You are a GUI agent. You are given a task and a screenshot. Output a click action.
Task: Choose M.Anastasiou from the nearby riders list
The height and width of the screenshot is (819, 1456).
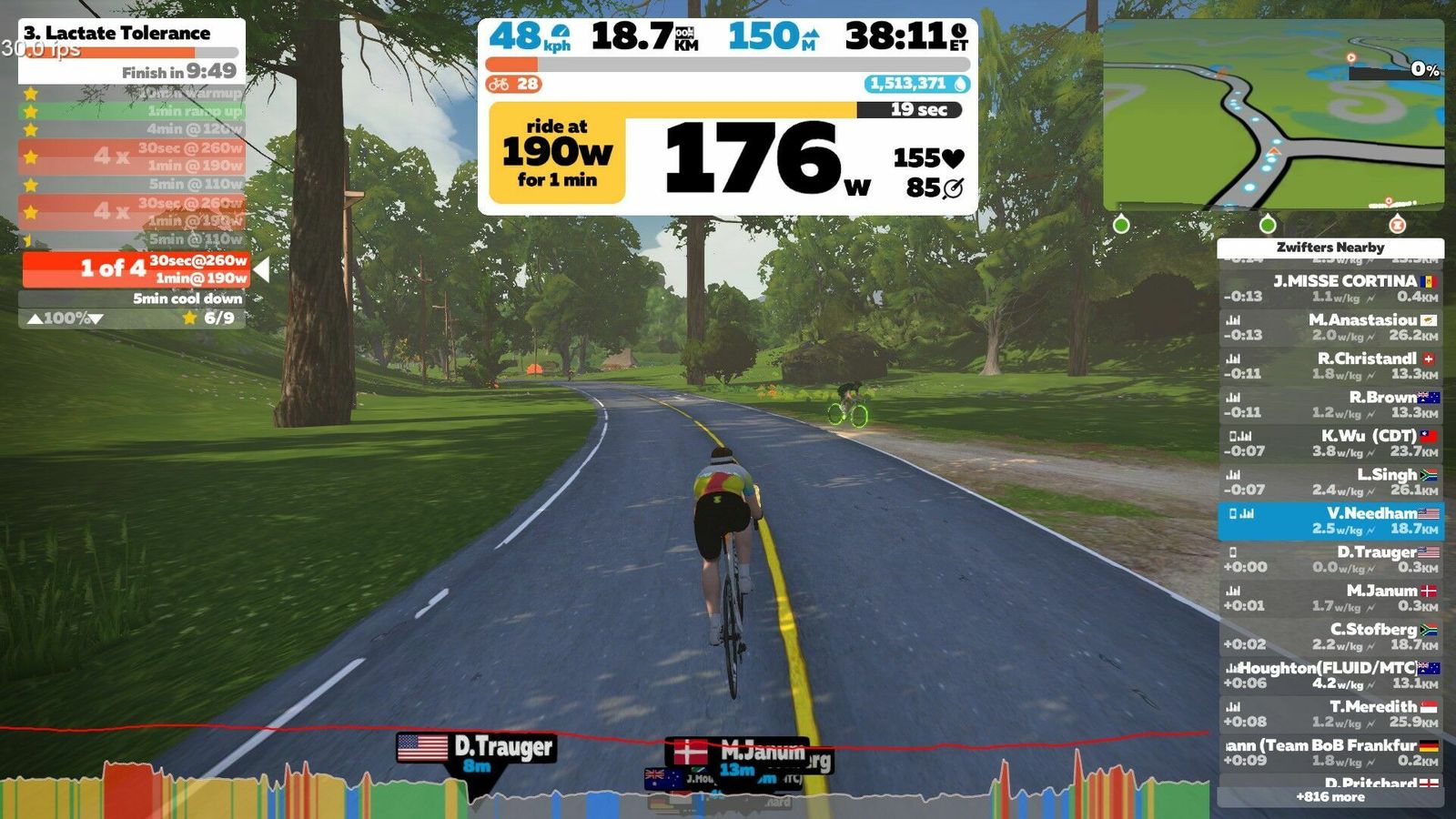click(1330, 328)
